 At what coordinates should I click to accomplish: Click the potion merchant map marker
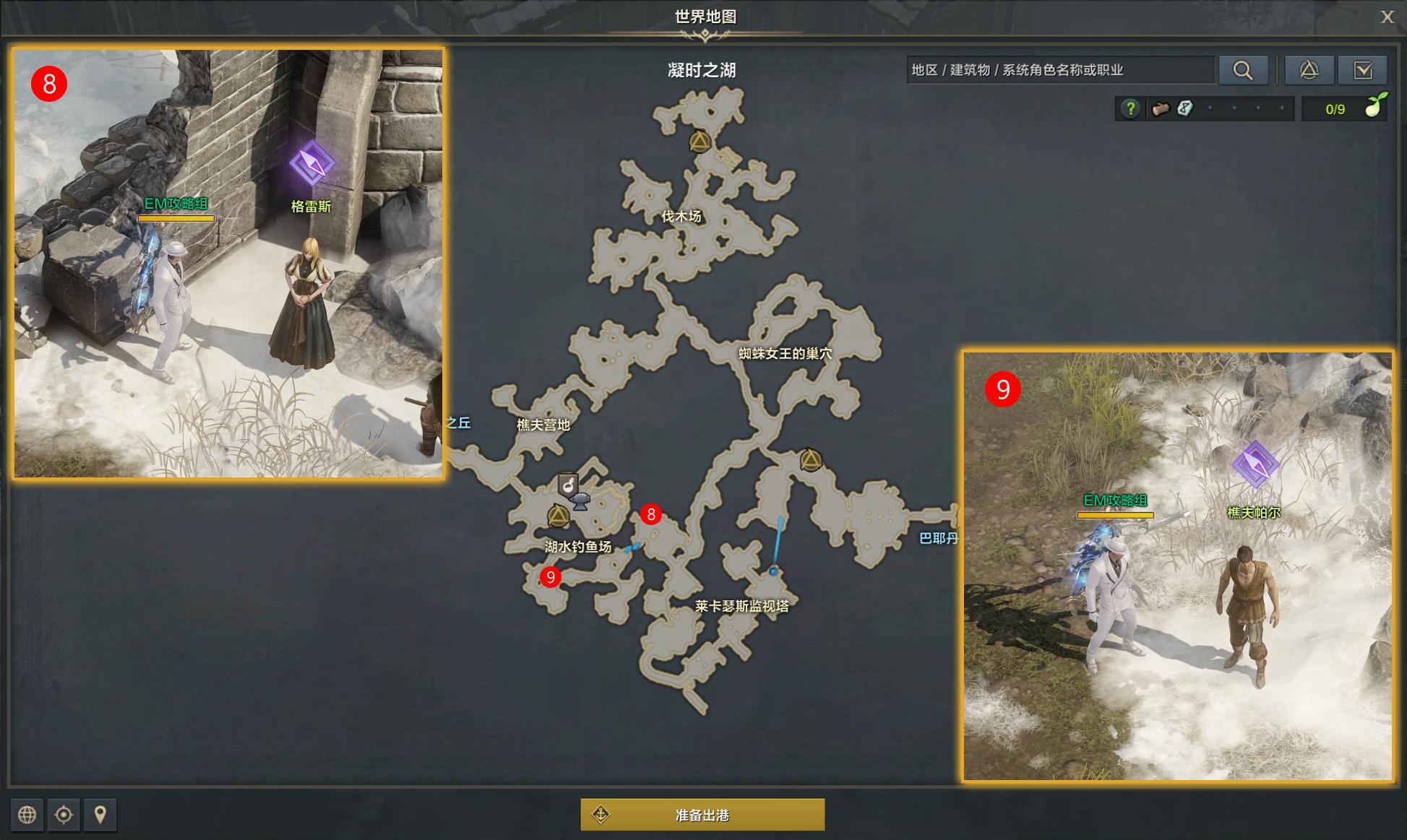coord(569,482)
